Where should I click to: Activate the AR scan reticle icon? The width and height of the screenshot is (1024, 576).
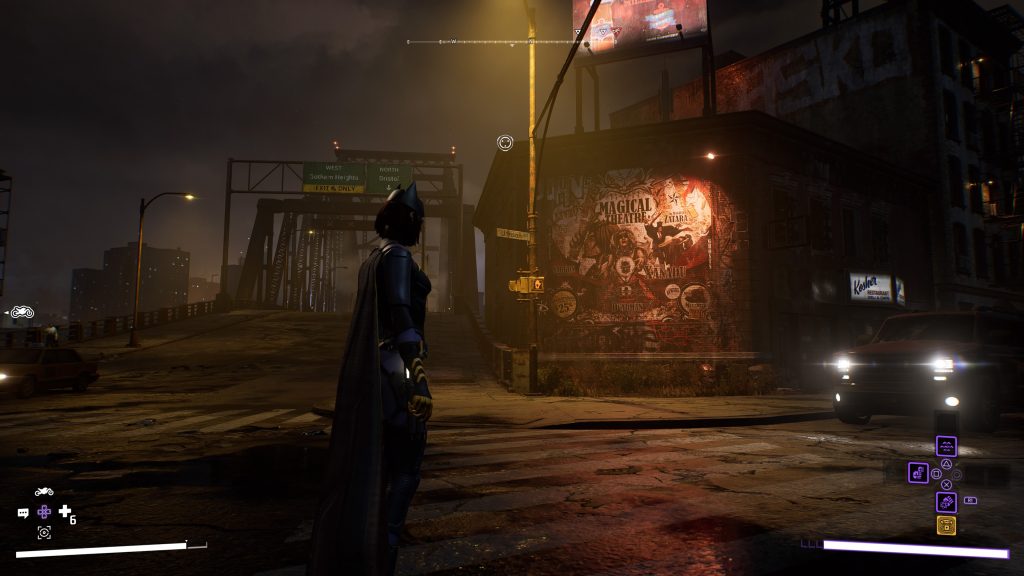click(x=44, y=532)
